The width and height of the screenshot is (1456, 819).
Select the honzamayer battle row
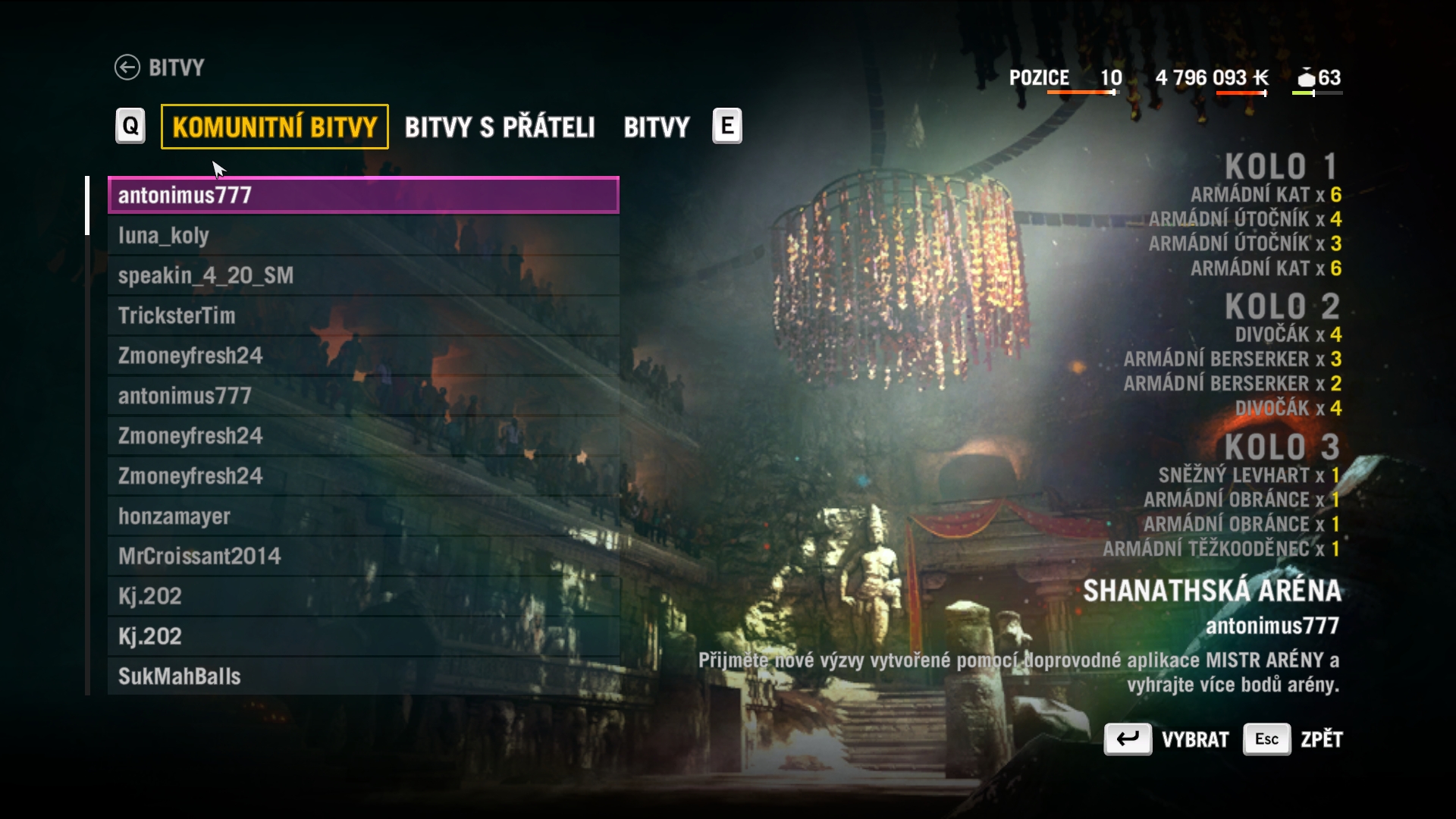coord(363,516)
